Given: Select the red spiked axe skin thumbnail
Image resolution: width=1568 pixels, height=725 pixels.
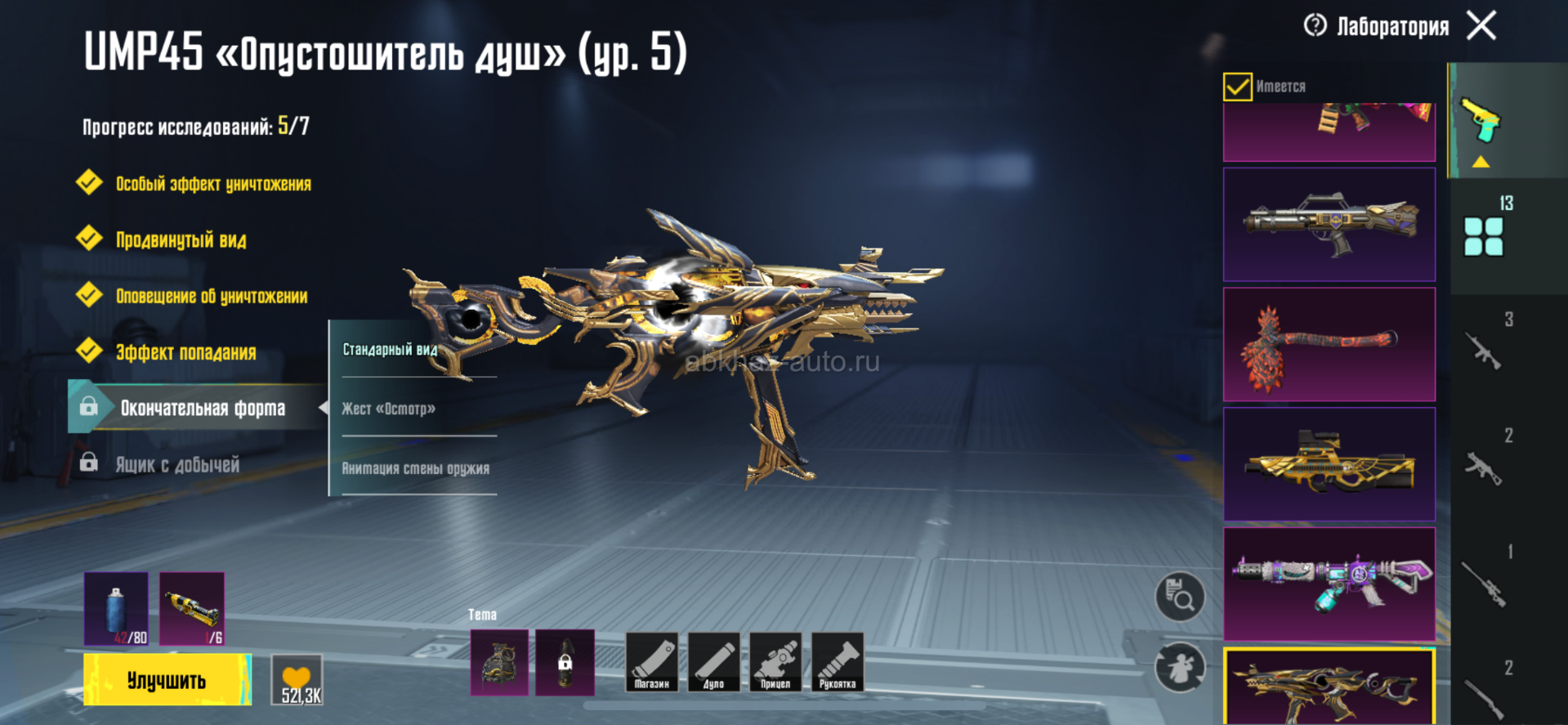Looking at the screenshot, I should pyautogui.click(x=1329, y=344).
